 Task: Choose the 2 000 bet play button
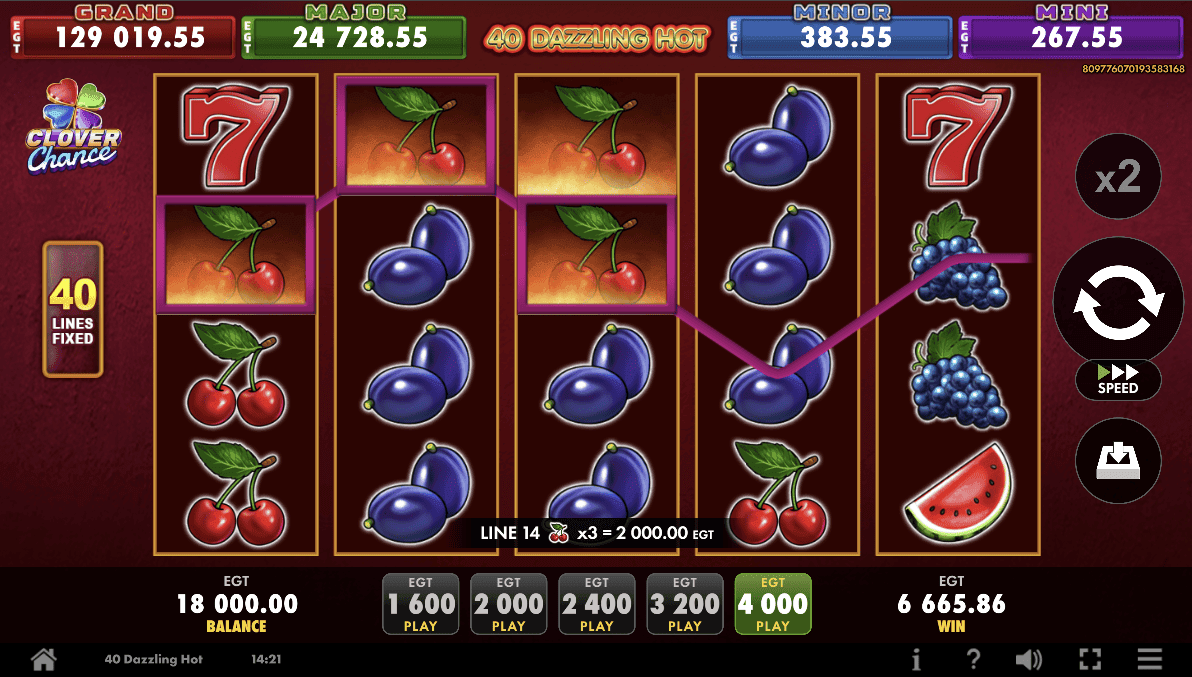pos(509,604)
